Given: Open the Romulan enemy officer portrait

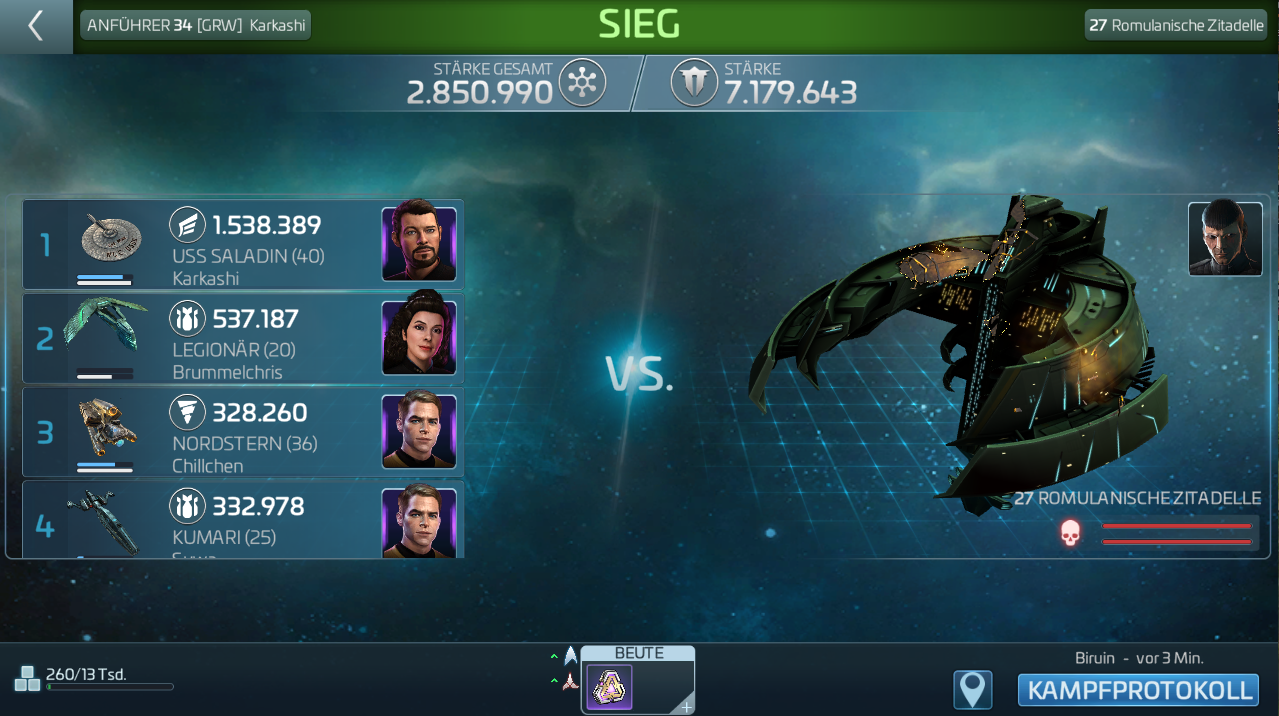Looking at the screenshot, I should pos(1225,239).
